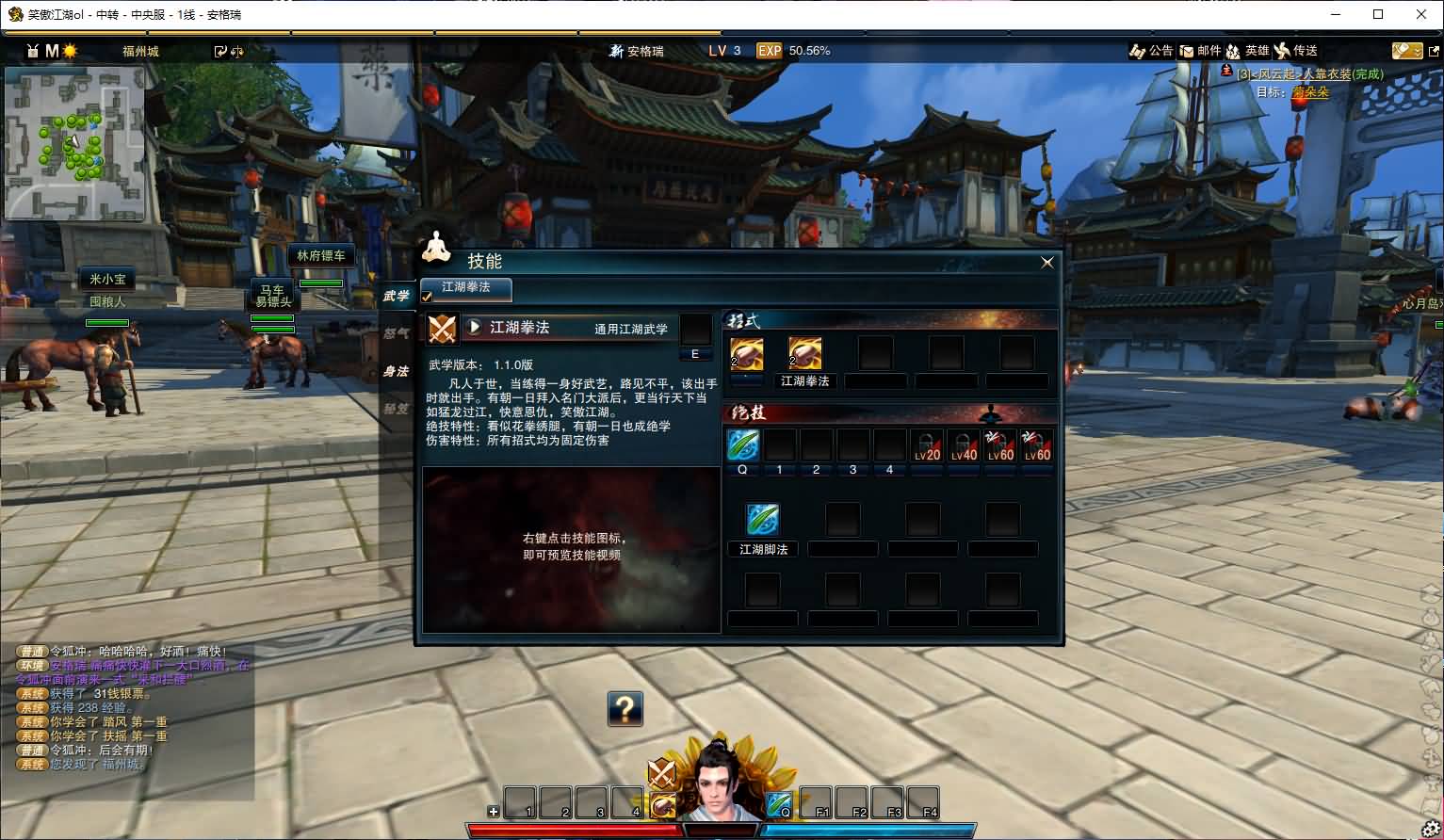
Task: Click the Q-slot 绝技 skill icon
Action: click(742, 444)
